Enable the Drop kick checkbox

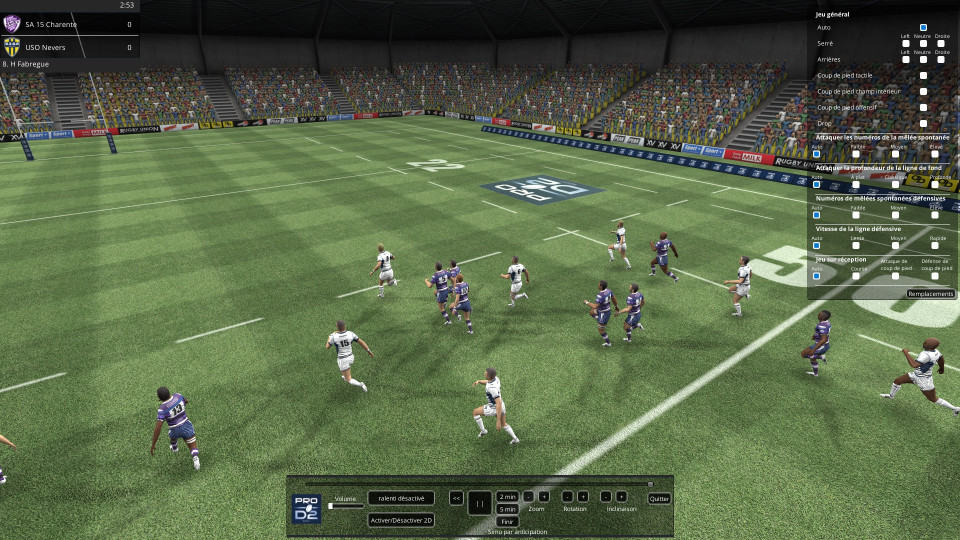pyautogui.click(x=923, y=123)
